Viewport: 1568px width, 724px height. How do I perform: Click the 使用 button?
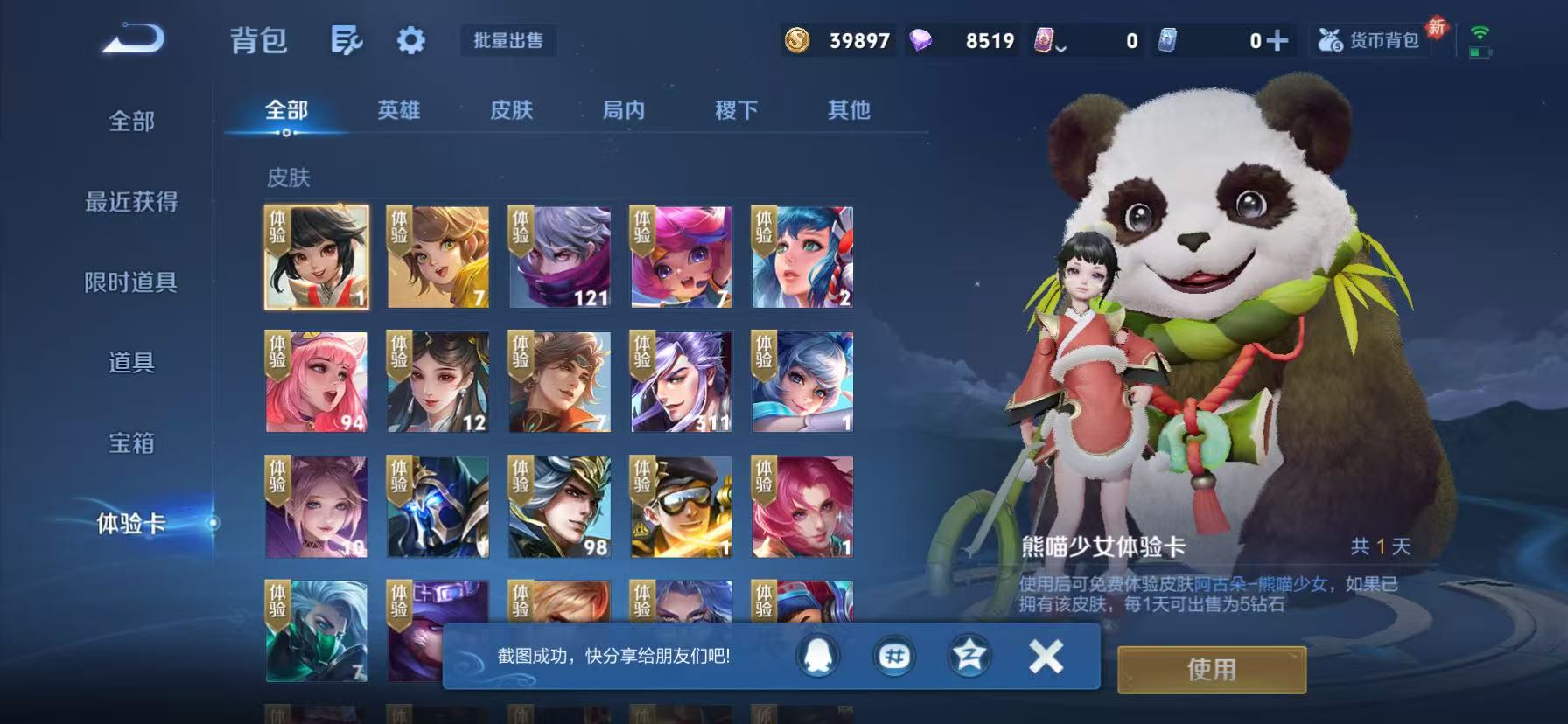pyautogui.click(x=1211, y=670)
